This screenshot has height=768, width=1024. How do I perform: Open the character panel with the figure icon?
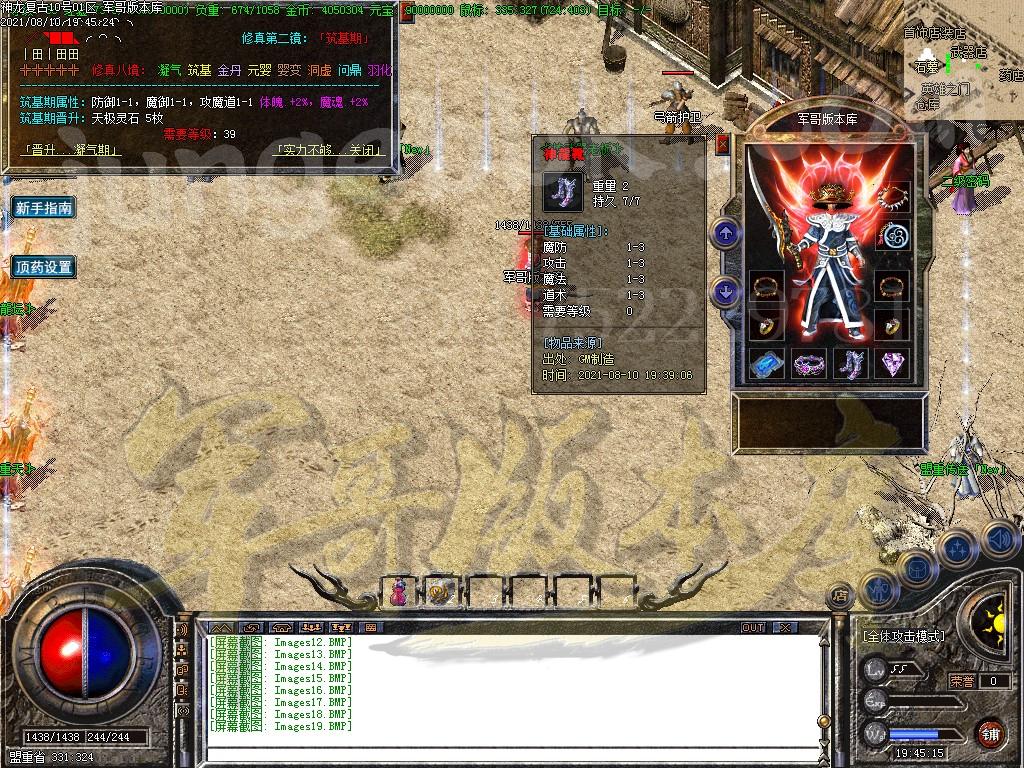tap(877, 590)
